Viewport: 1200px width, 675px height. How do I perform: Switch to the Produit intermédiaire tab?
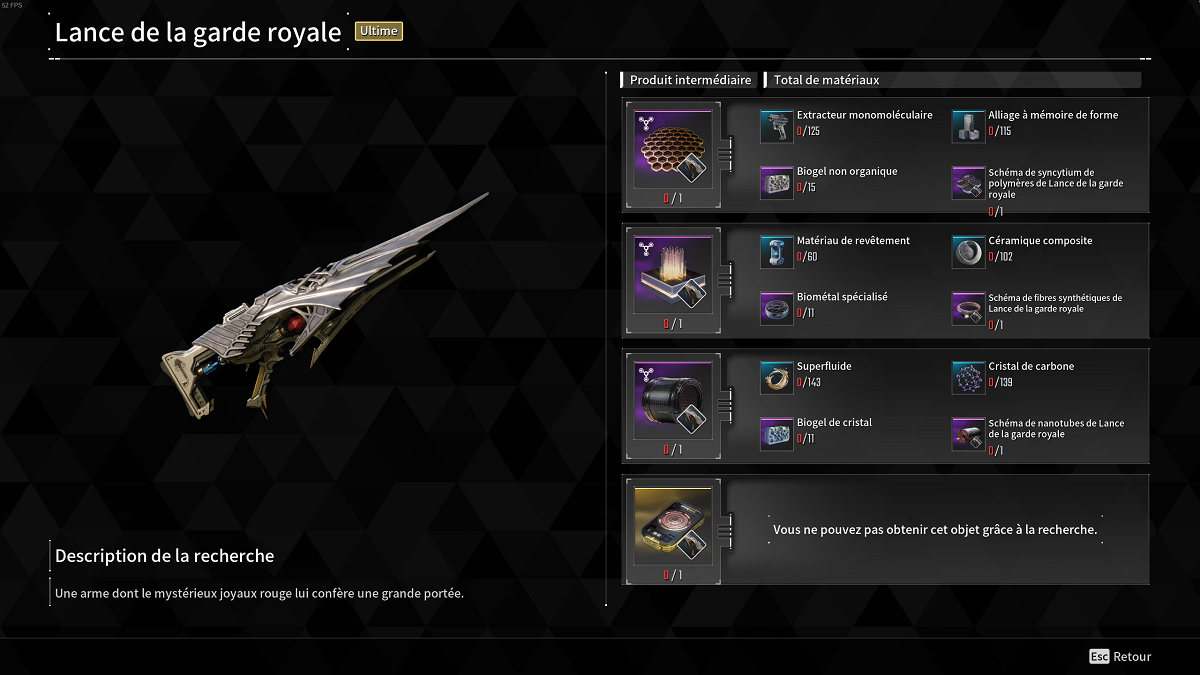[690, 80]
